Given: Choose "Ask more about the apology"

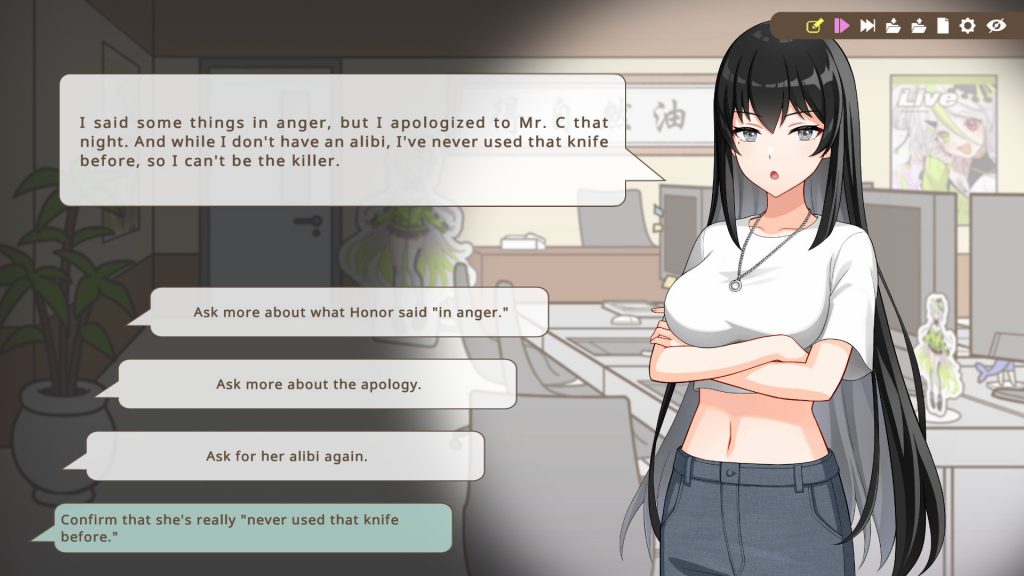Looking at the screenshot, I should tap(318, 384).
